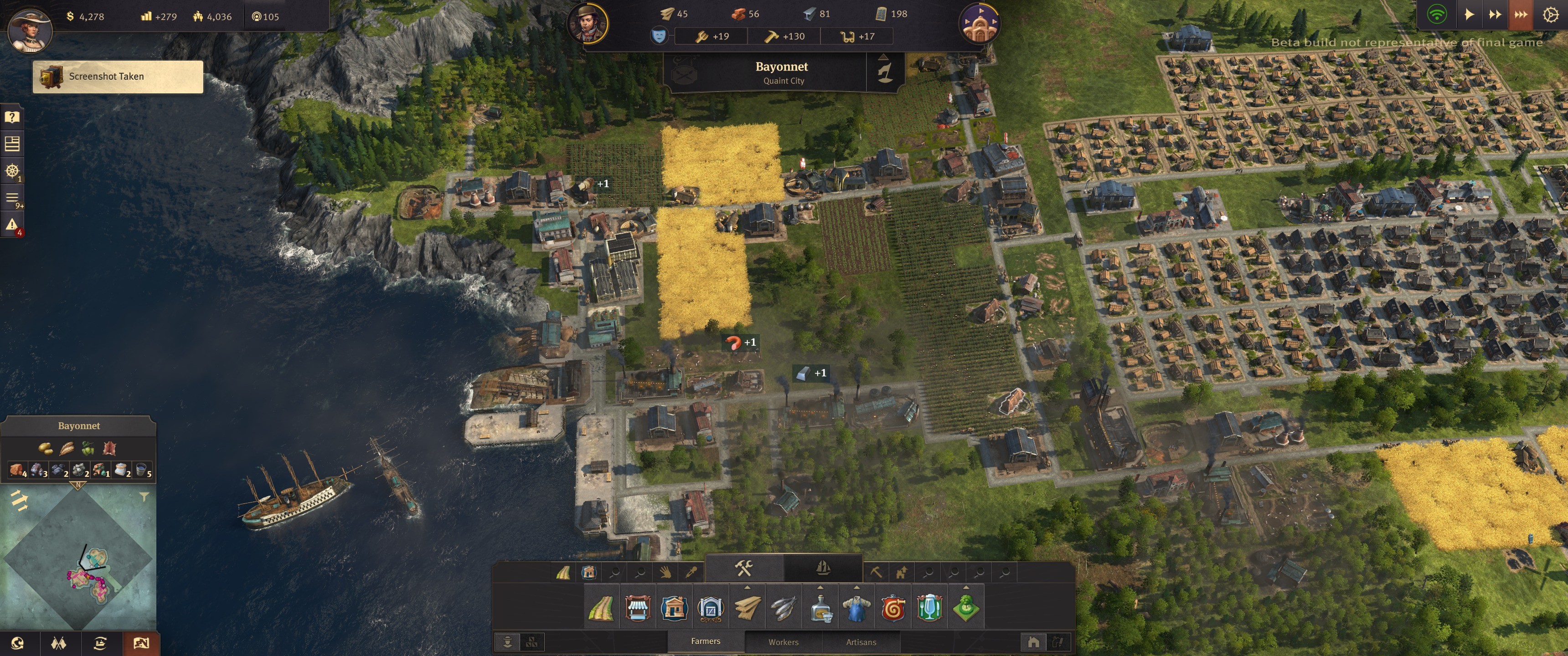1568x656 pixels.
Task: Choose the pub beer glass icon
Action: point(929,608)
